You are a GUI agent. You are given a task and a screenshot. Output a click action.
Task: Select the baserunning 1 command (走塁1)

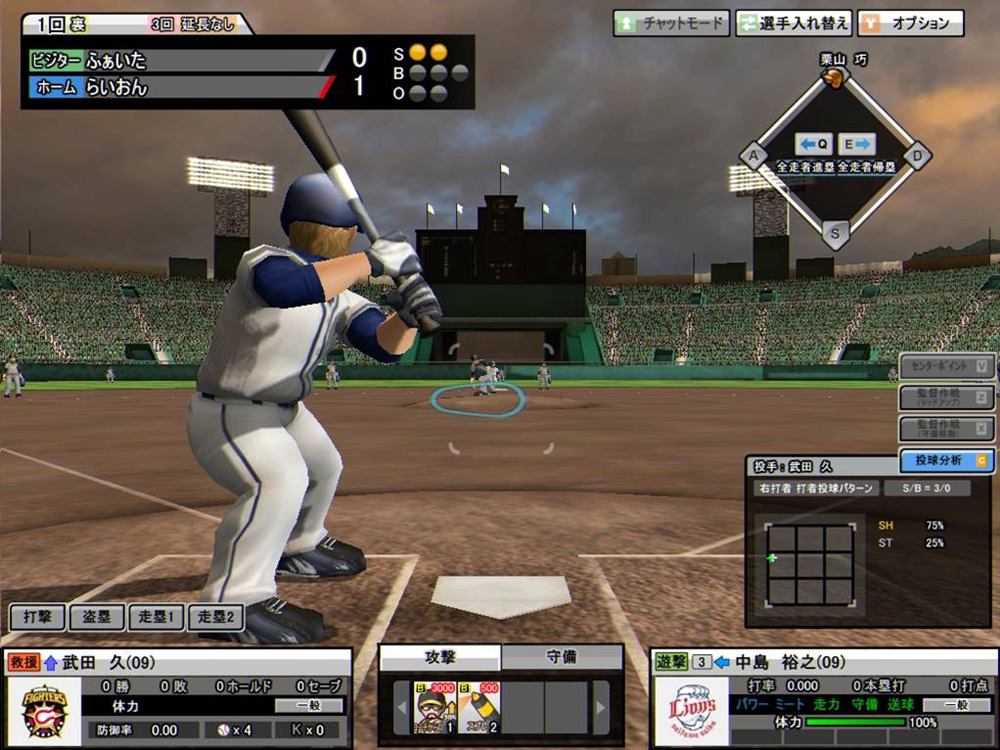[156, 617]
